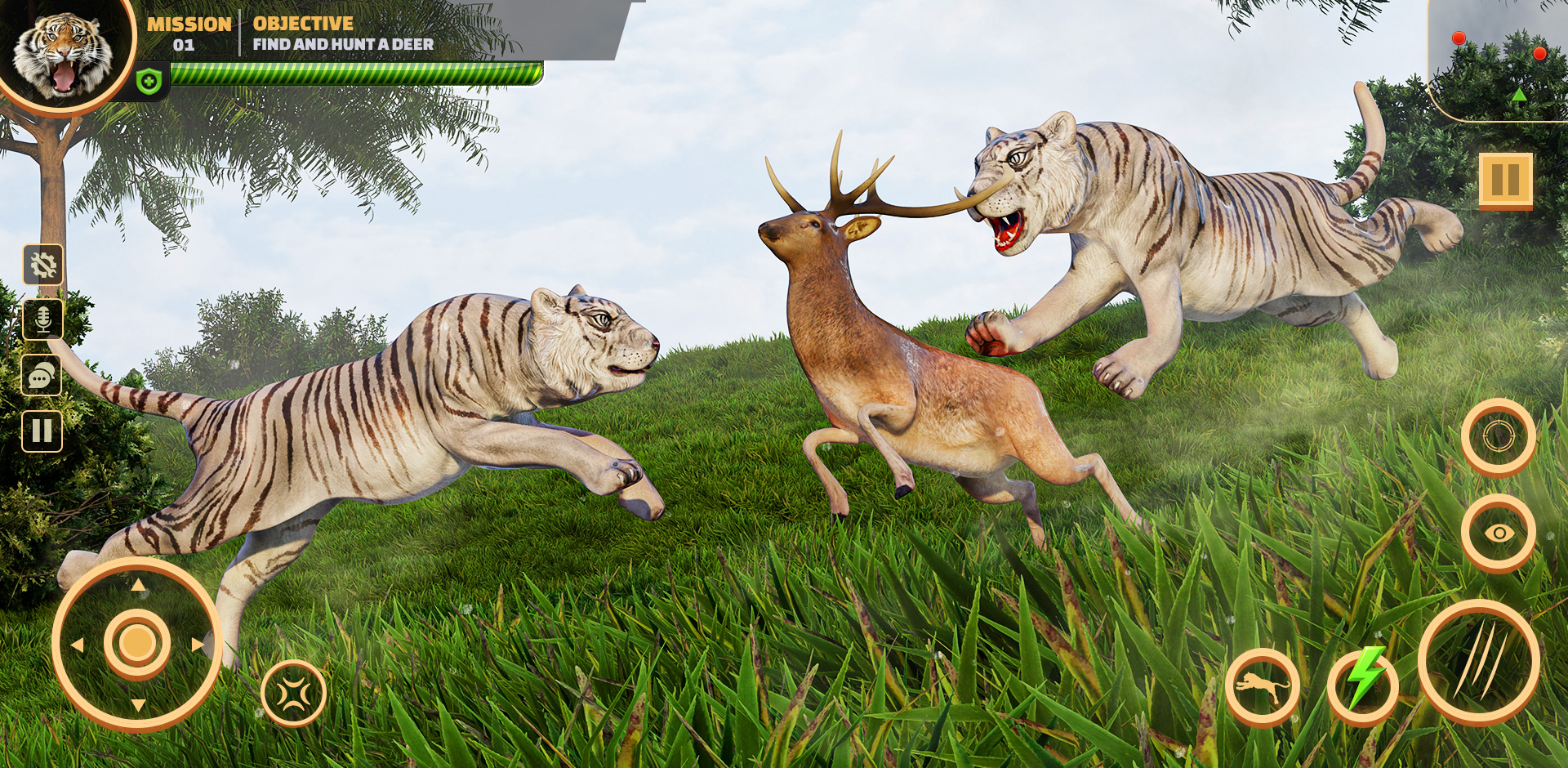Tap the joystick down arrow
The height and width of the screenshot is (768, 1568).
[138, 704]
